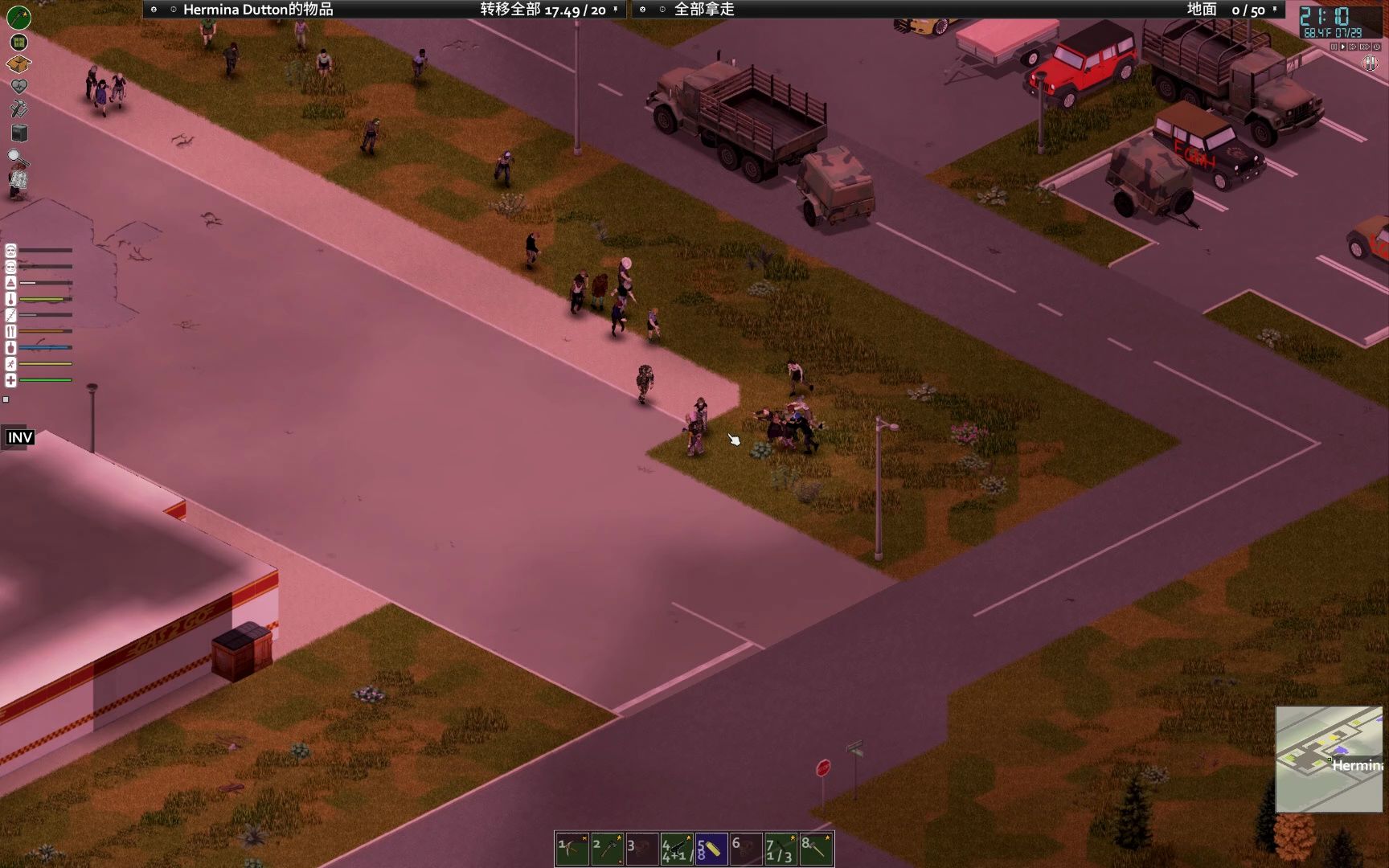The height and width of the screenshot is (868, 1389).
Task: Select hotbar slot 1 pickaxe
Action: pos(572,849)
